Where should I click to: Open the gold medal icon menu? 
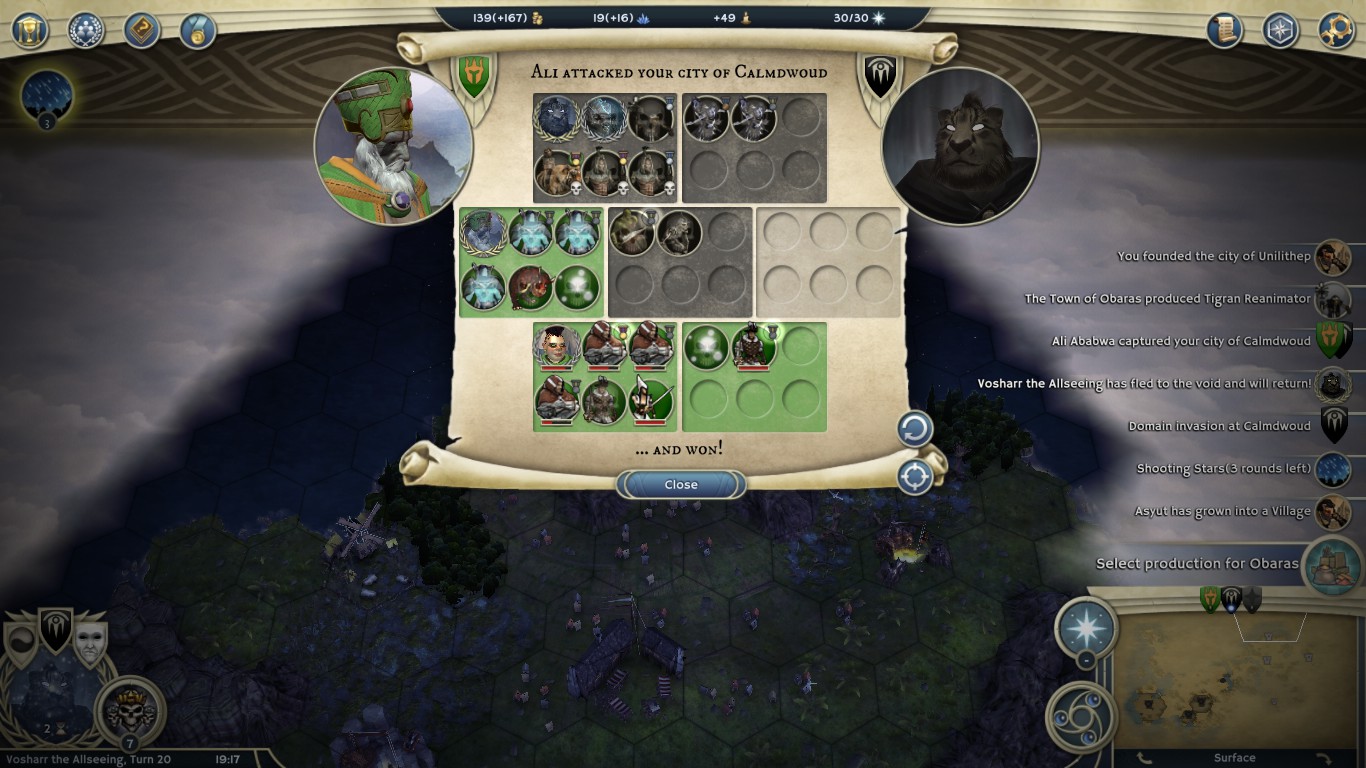pos(198,30)
